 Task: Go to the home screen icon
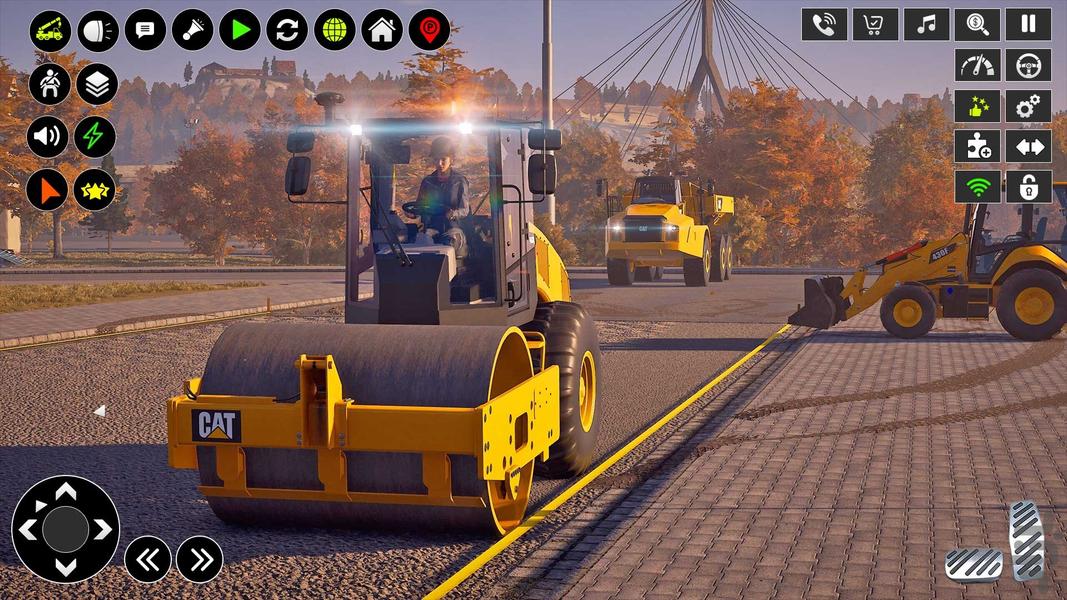click(x=382, y=30)
